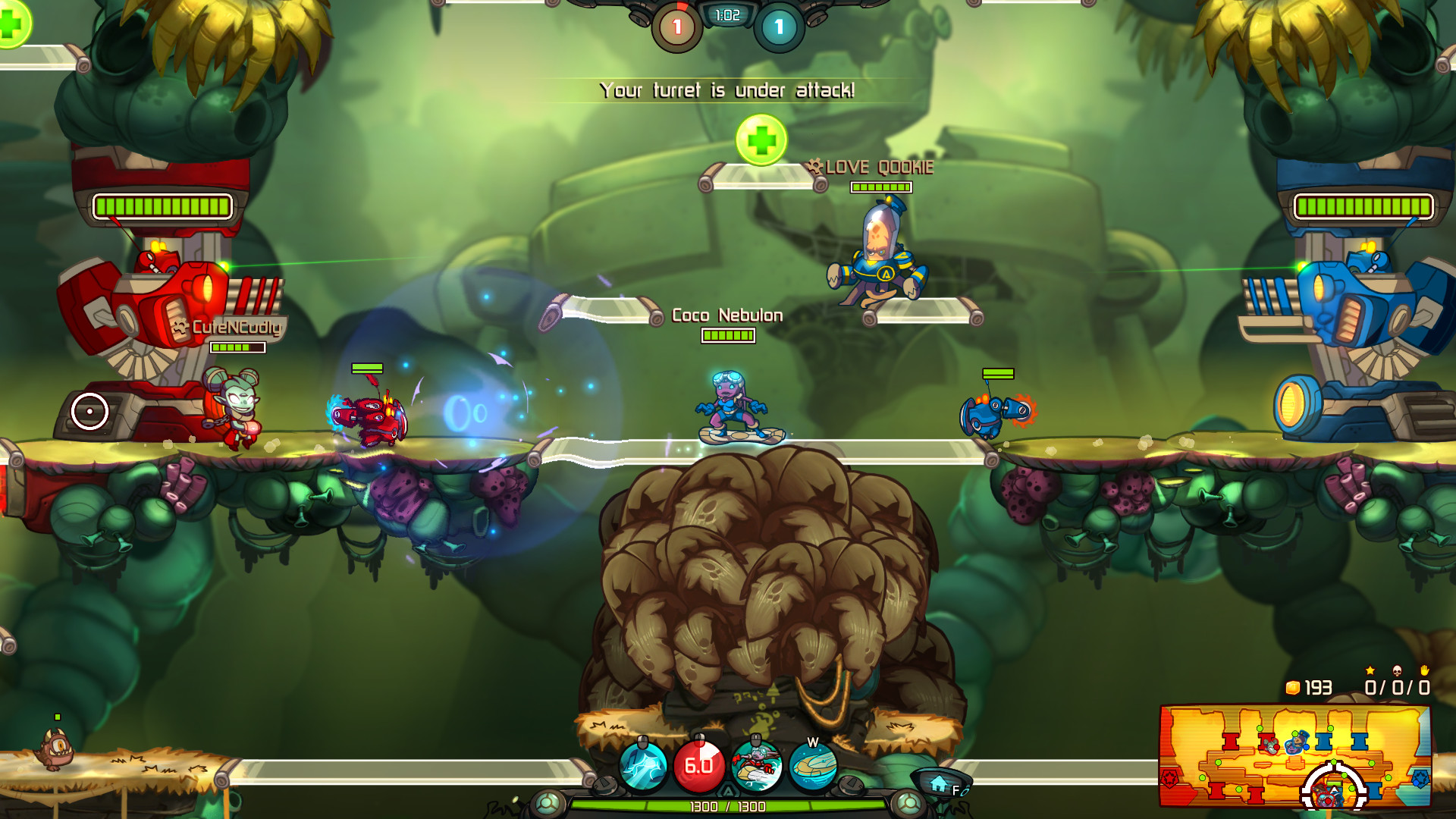Trigger the W hoverboard wave skill icon
Image resolution: width=1456 pixels, height=819 pixels.
pyautogui.click(x=814, y=766)
